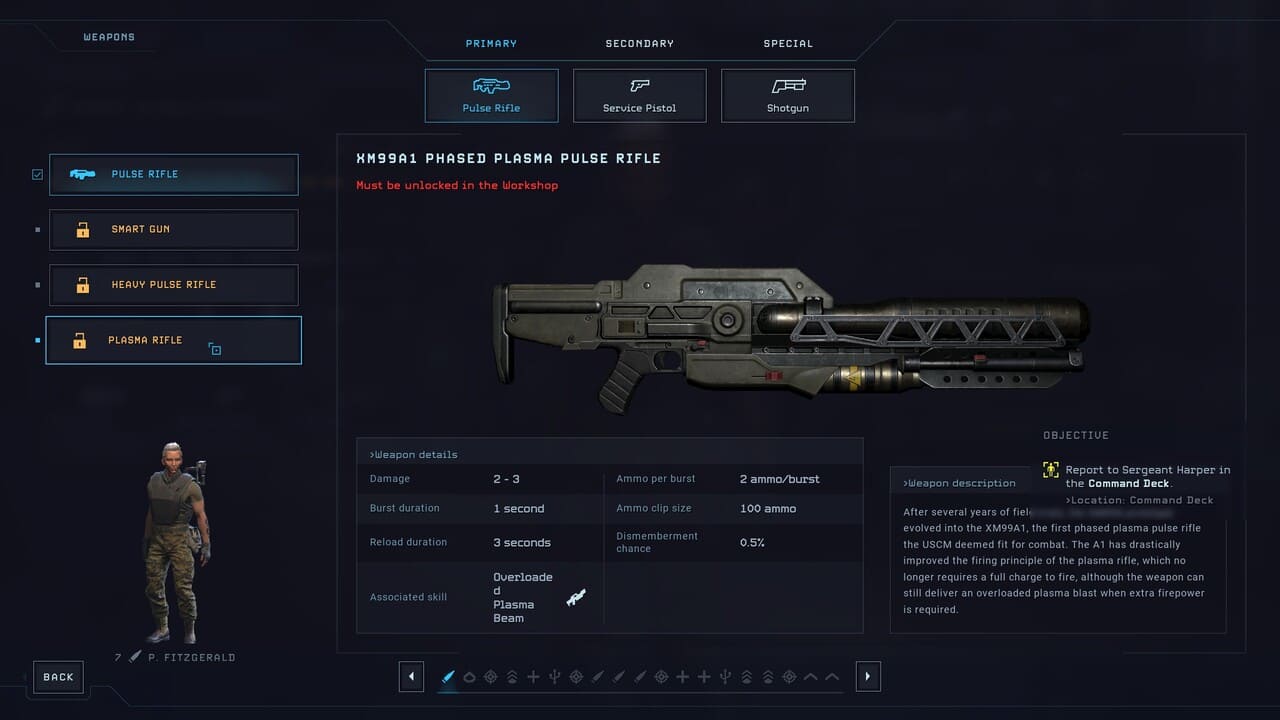Go back using the Back button
Image resolution: width=1280 pixels, height=720 pixels.
pos(58,677)
